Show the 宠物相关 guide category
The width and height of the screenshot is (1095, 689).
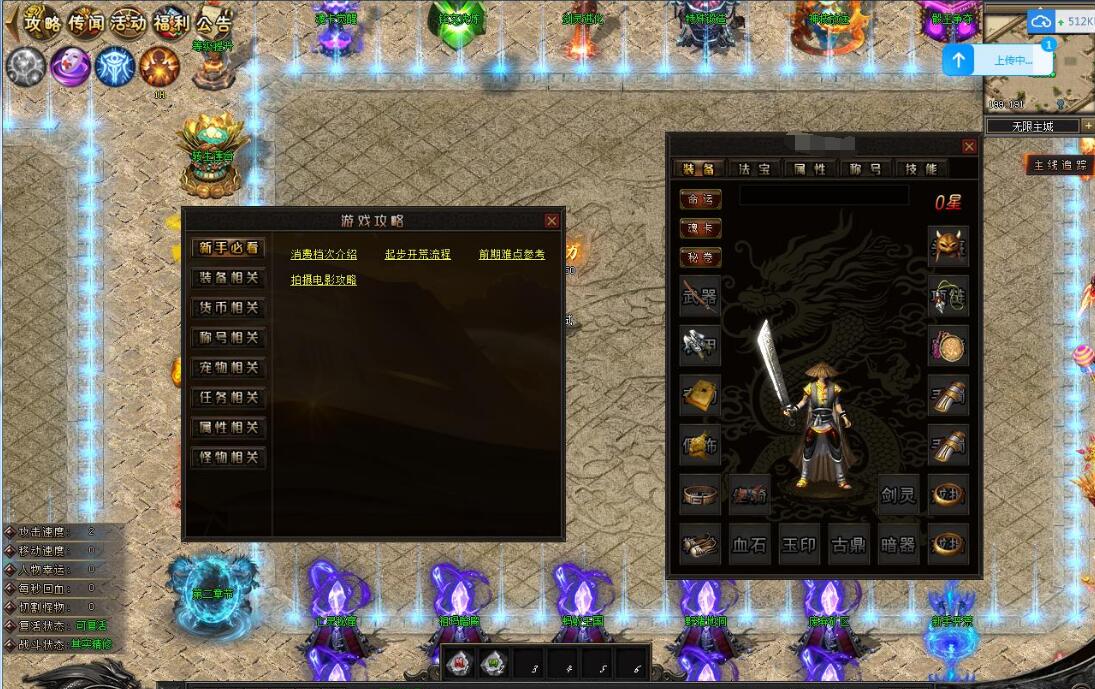coord(228,368)
